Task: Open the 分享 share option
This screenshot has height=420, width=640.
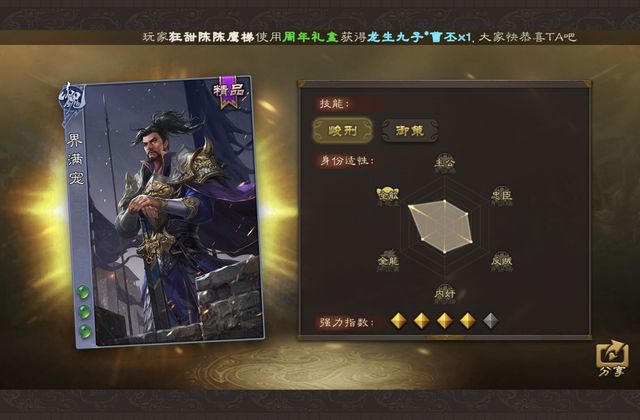Action: [610, 360]
